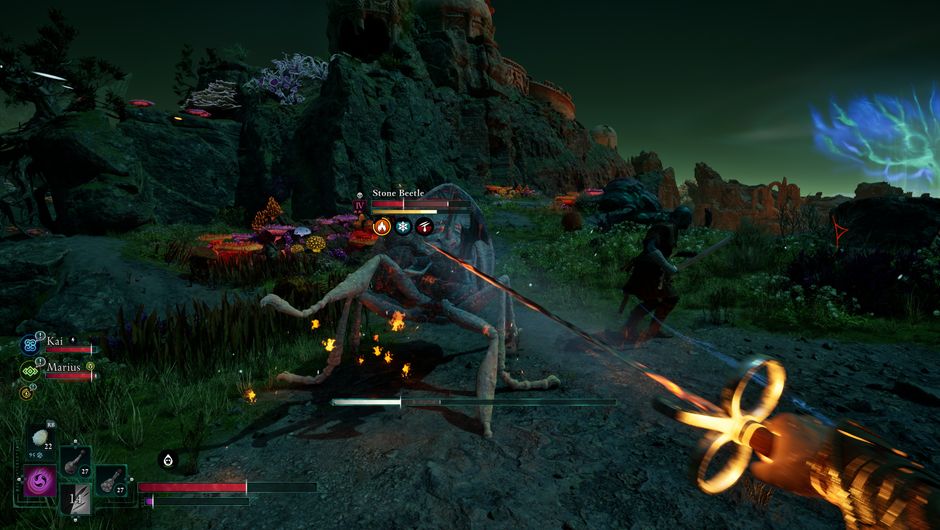Click the small yellow circular buff icon
Viewport: 940px width, 530px height.
[26, 393]
